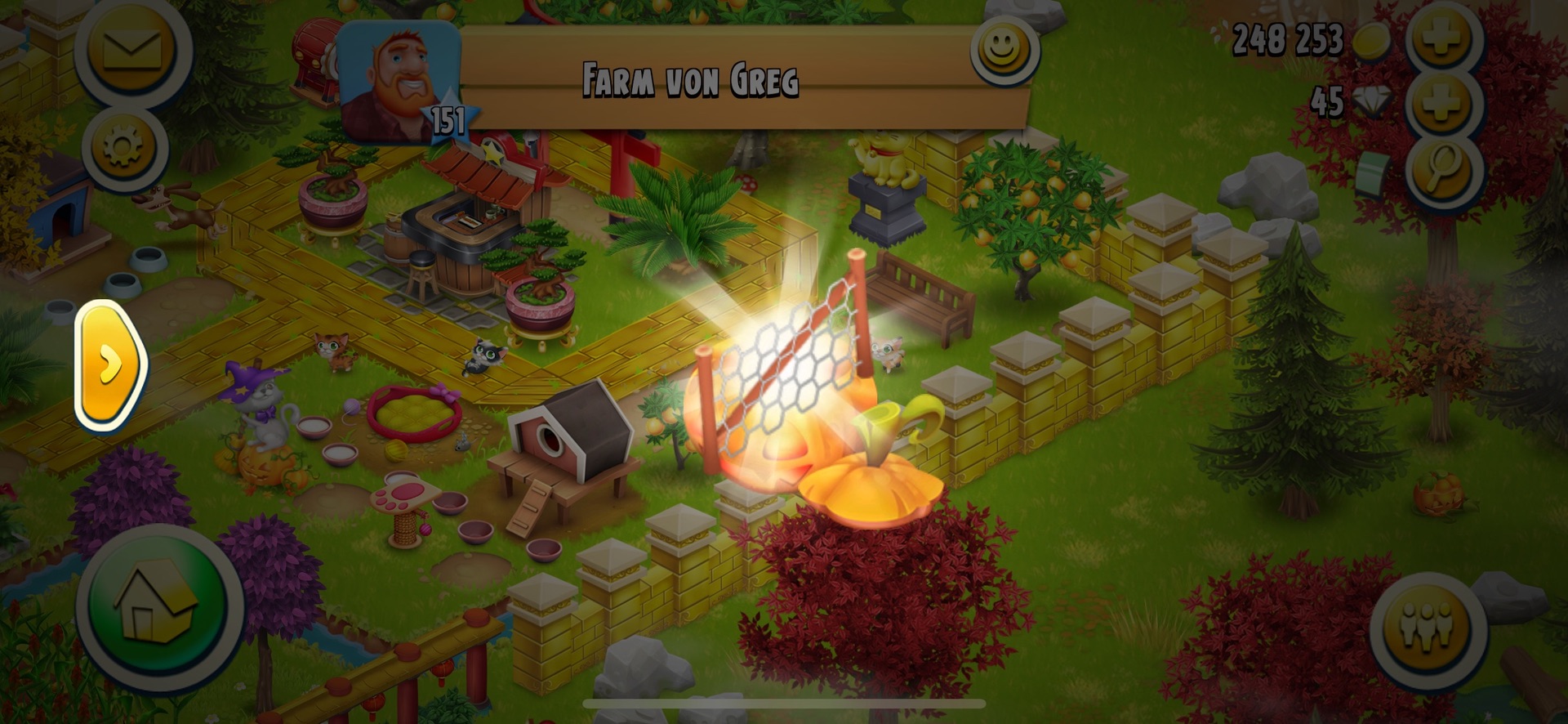The width and height of the screenshot is (1568, 724).
Task: Open the magnifying glass search button
Action: (1444, 170)
